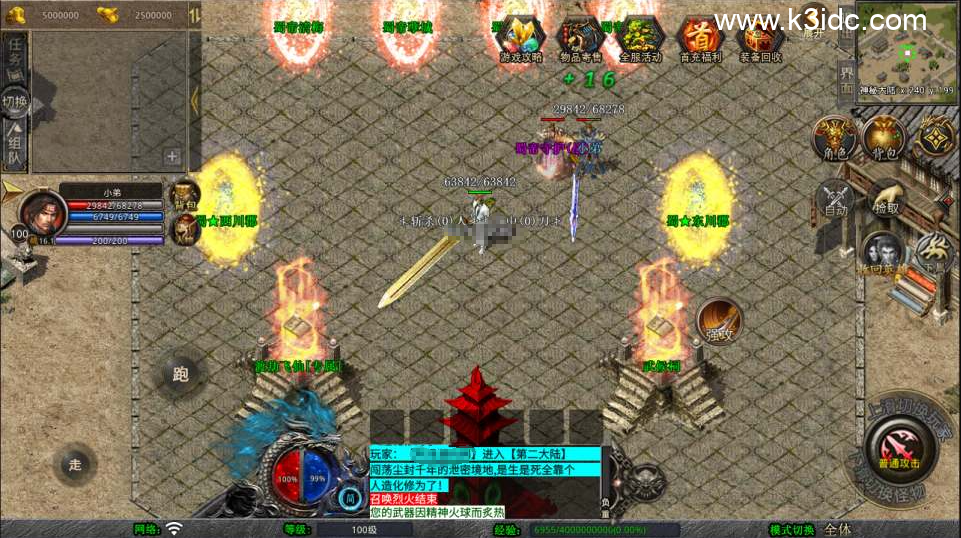Open the chat message box
The width and height of the screenshot is (961, 538).
[x=486, y=482]
